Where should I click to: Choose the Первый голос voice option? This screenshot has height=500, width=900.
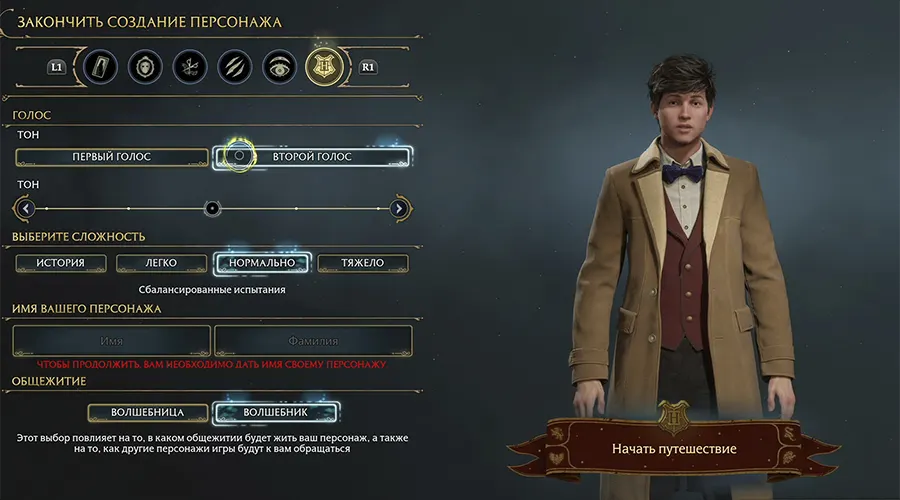112,157
